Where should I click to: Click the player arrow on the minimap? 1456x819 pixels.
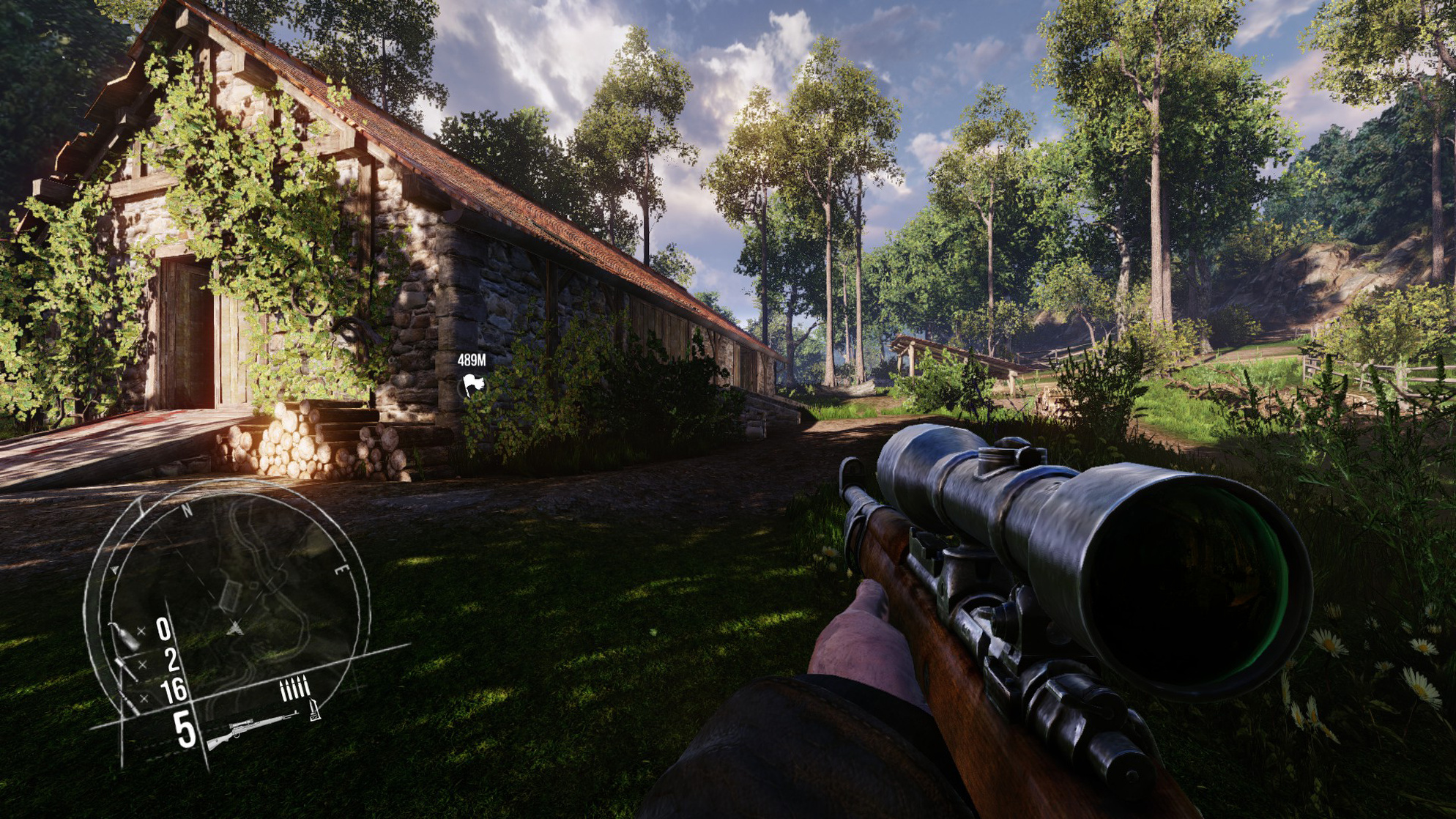point(234,628)
